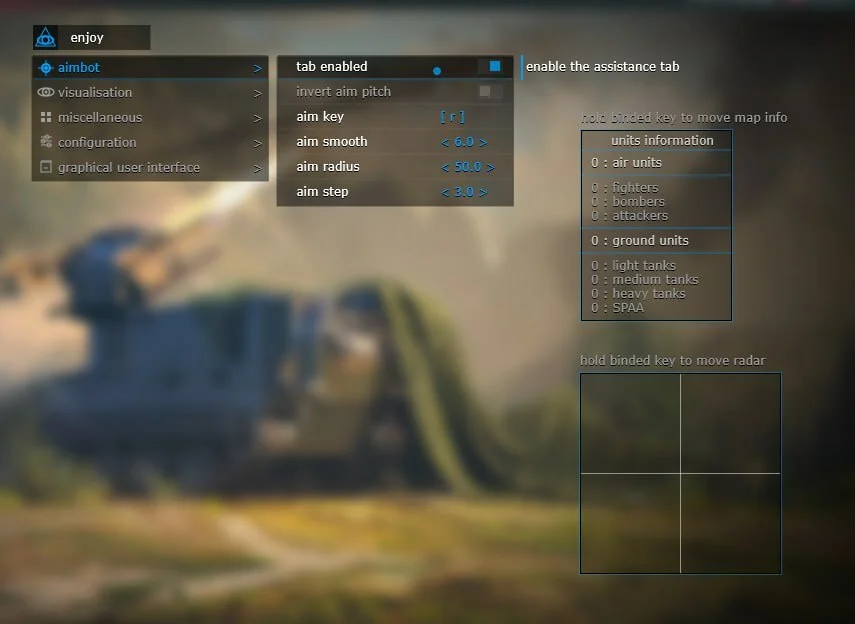
Task: Click the aim key binding box
Action: (x=452, y=117)
